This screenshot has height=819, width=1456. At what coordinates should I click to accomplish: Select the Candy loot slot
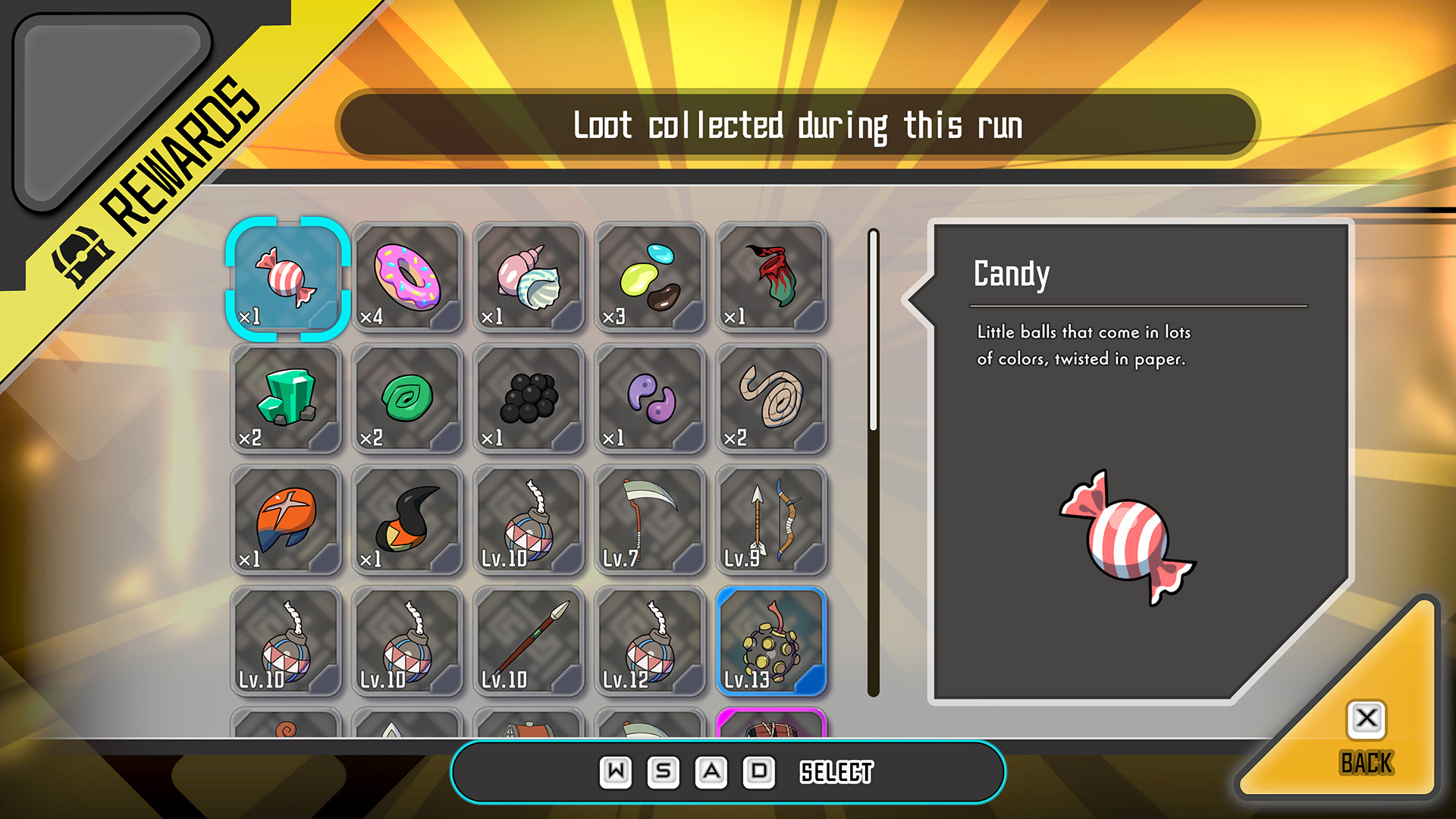pyautogui.click(x=287, y=278)
